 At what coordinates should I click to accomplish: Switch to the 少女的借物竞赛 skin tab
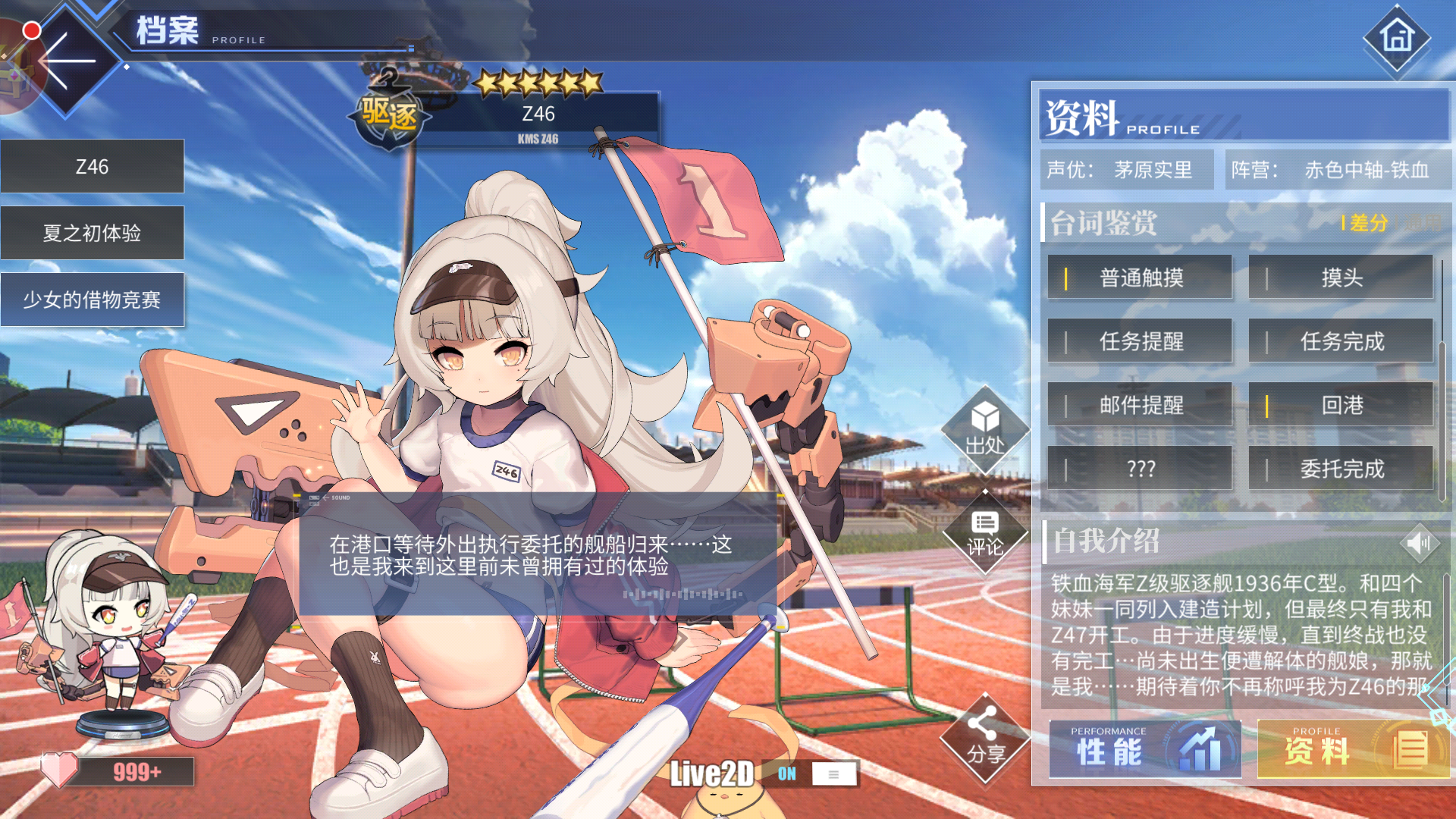[93, 300]
